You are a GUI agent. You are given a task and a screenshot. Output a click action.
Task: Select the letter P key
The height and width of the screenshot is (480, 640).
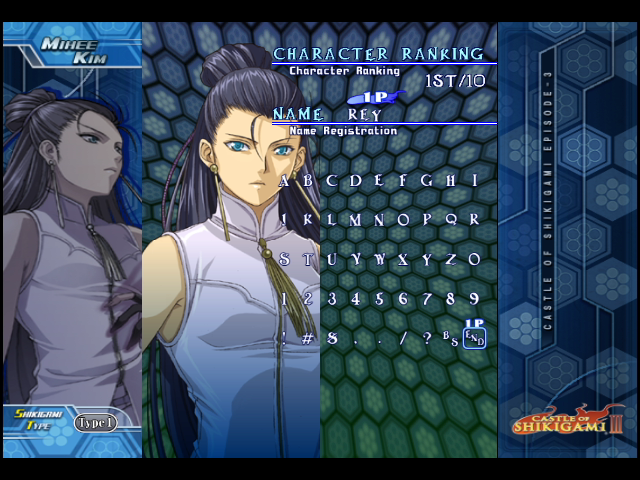coord(428,220)
